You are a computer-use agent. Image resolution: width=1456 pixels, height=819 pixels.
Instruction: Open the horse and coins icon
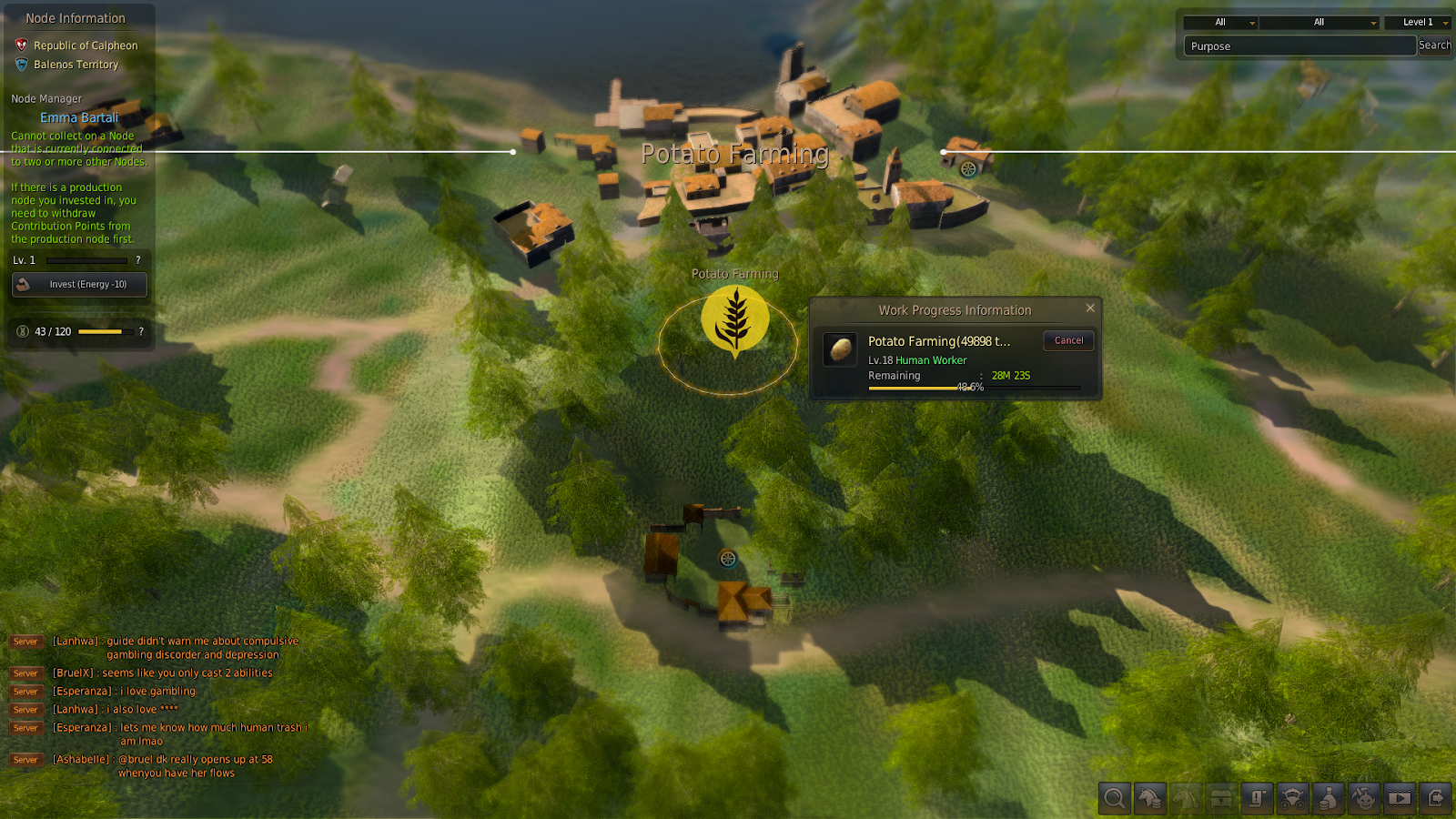click(x=1150, y=799)
